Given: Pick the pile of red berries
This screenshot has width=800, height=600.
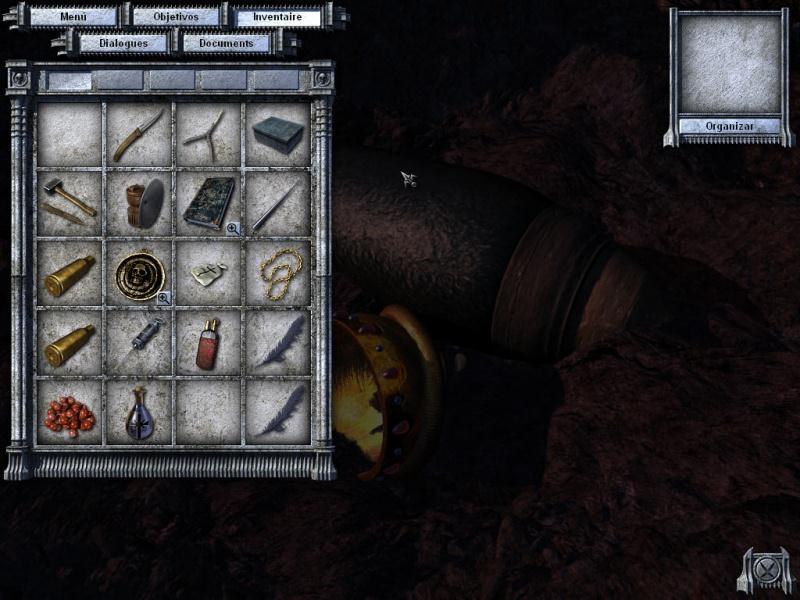Looking at the screenshot, I should (69, 411).
